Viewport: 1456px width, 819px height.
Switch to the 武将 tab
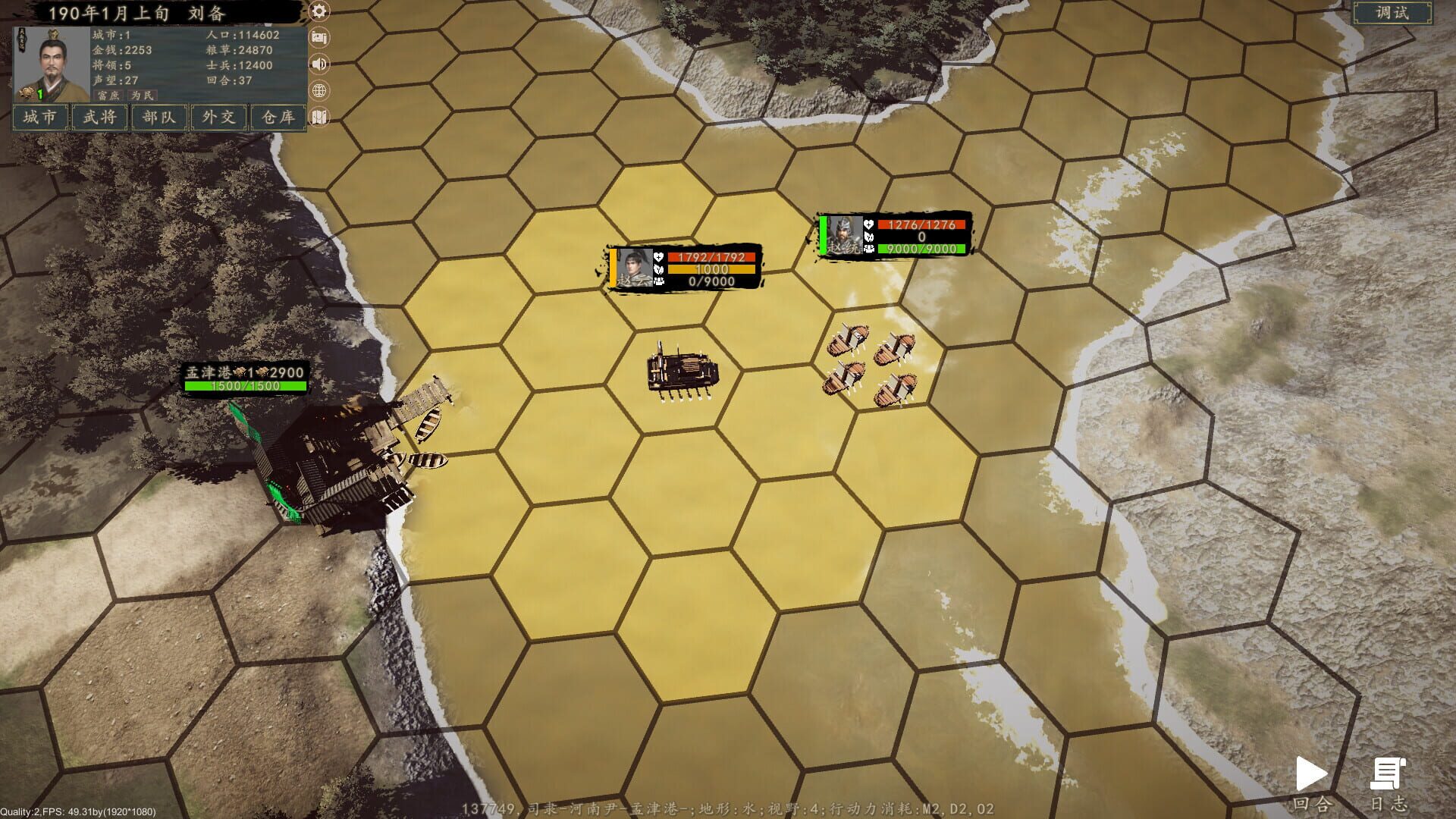coord(99,118)
